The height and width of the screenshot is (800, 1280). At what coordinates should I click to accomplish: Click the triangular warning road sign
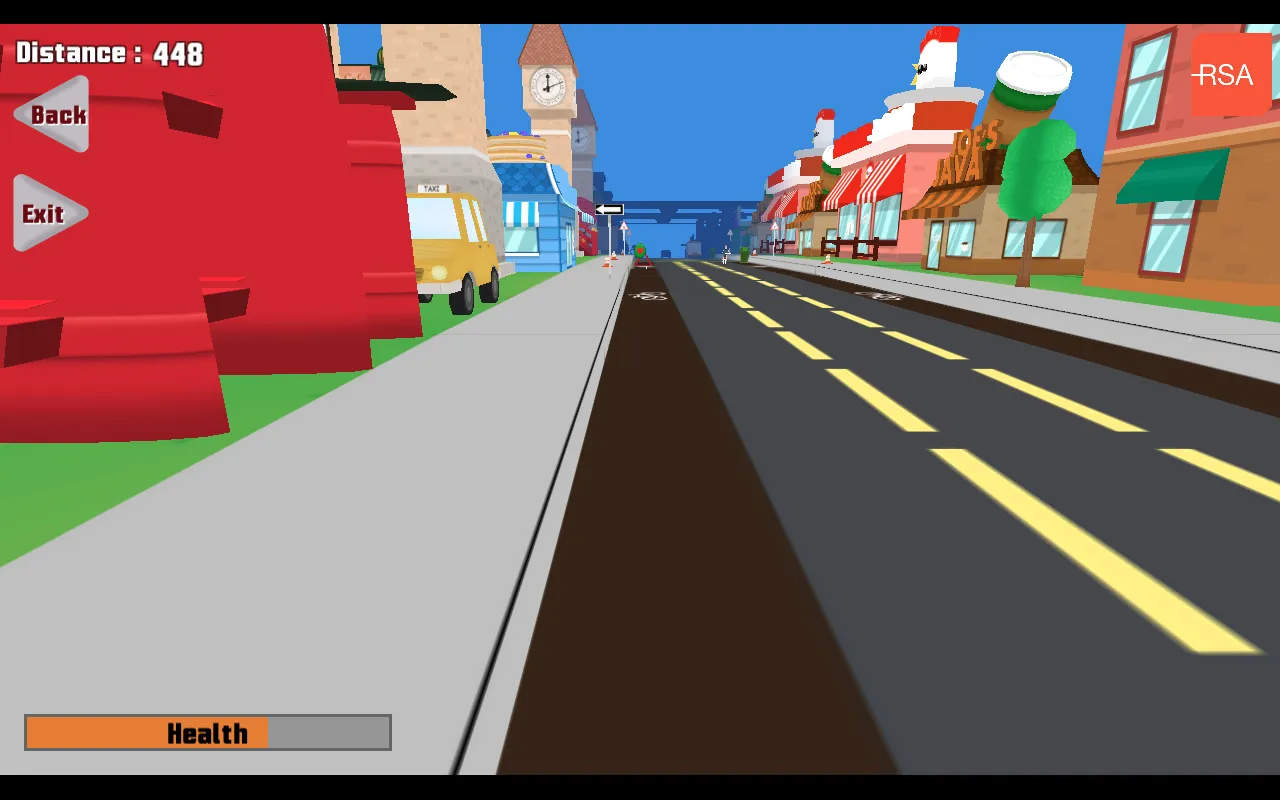coord(623,227)
